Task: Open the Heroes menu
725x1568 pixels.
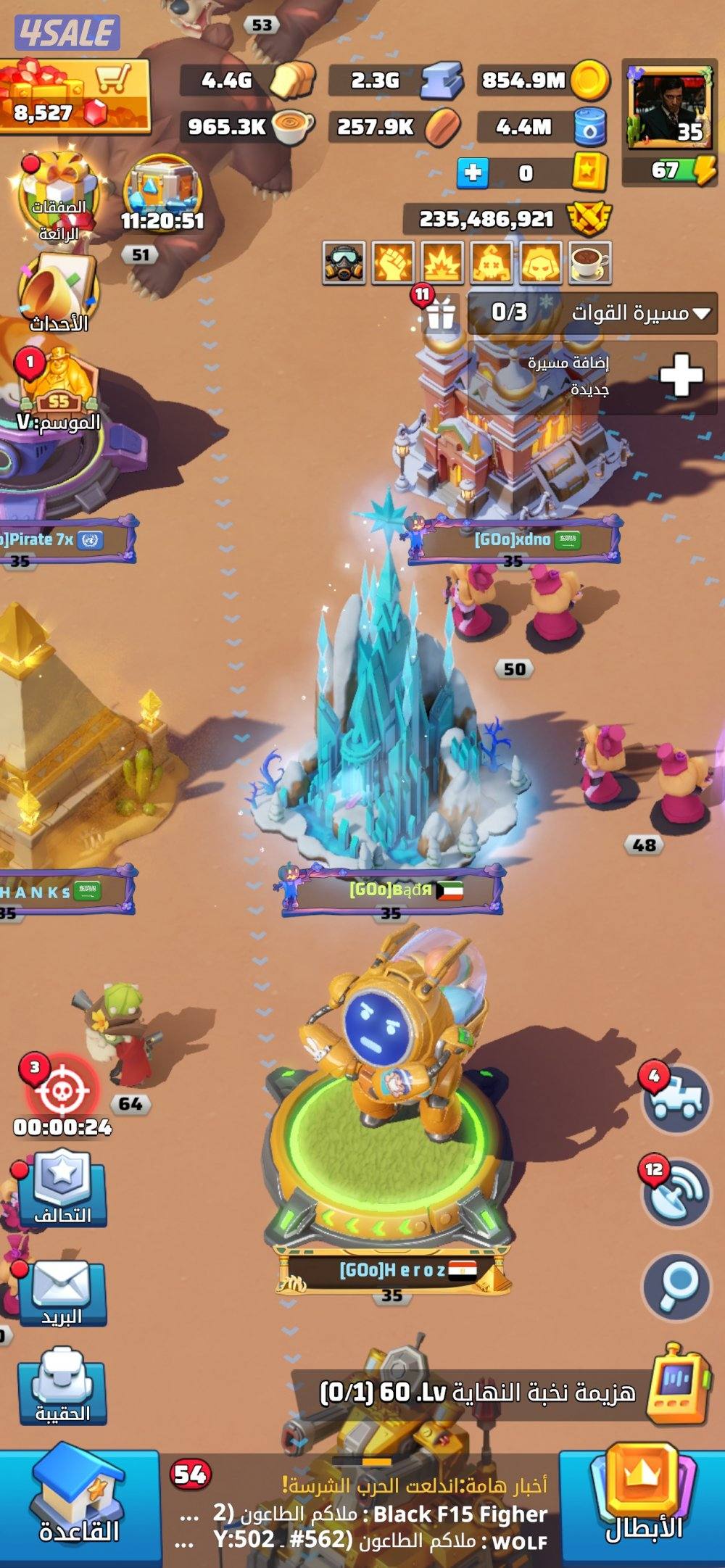Action: click(643, 1504)
